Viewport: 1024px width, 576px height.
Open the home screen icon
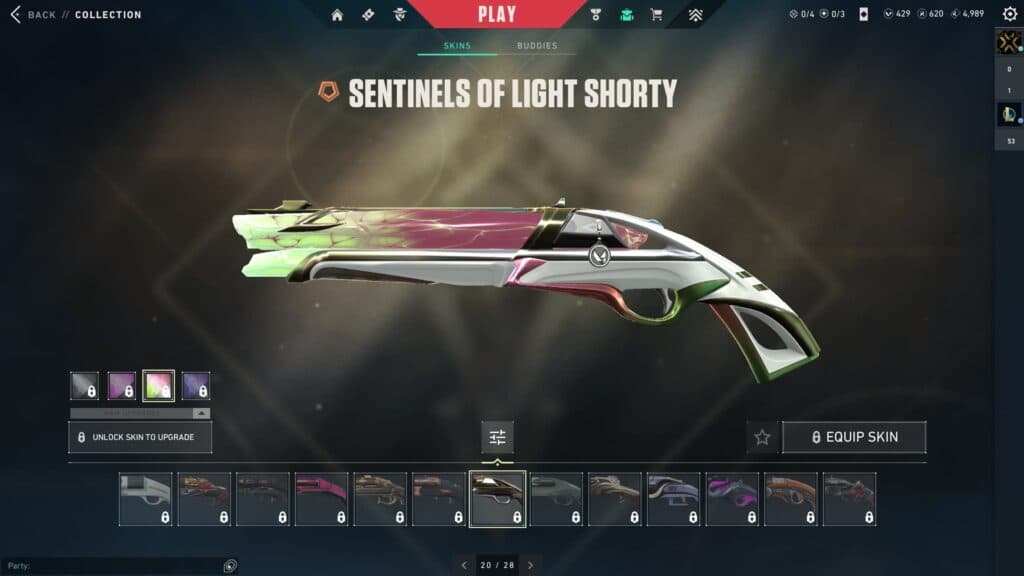coord(337,15)
